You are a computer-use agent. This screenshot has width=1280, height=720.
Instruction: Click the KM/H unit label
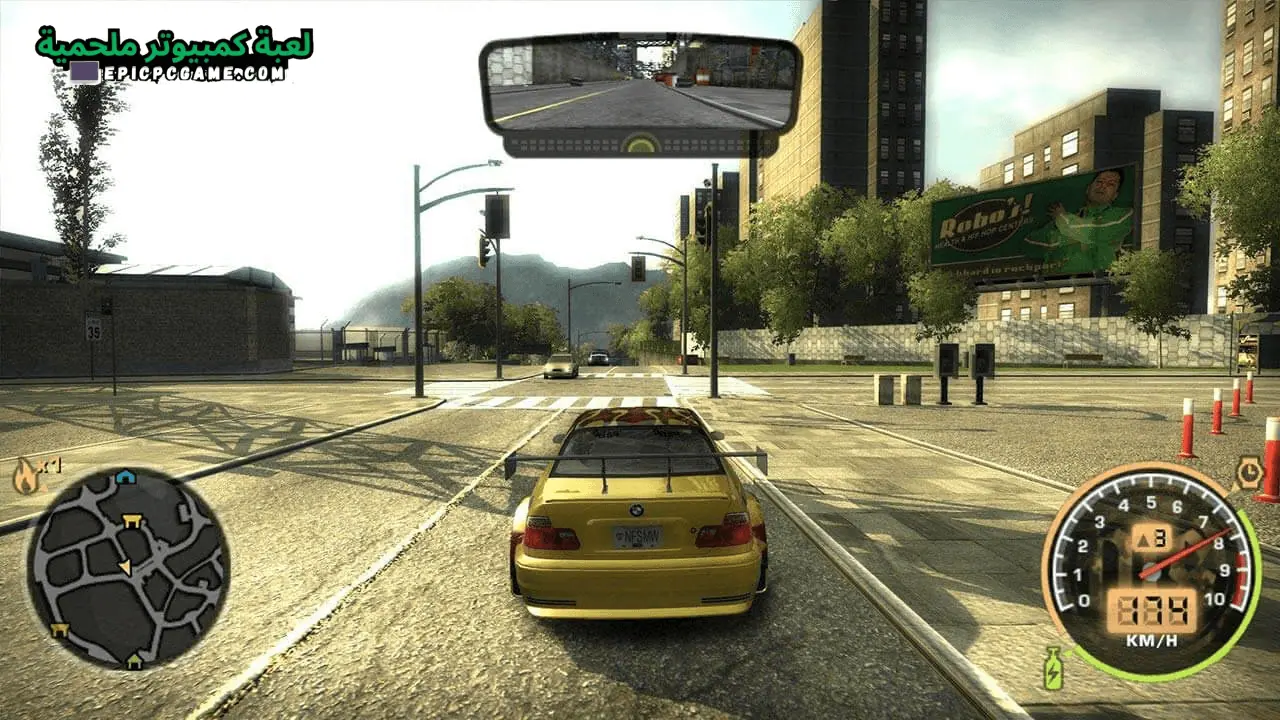pos(1152,638)
